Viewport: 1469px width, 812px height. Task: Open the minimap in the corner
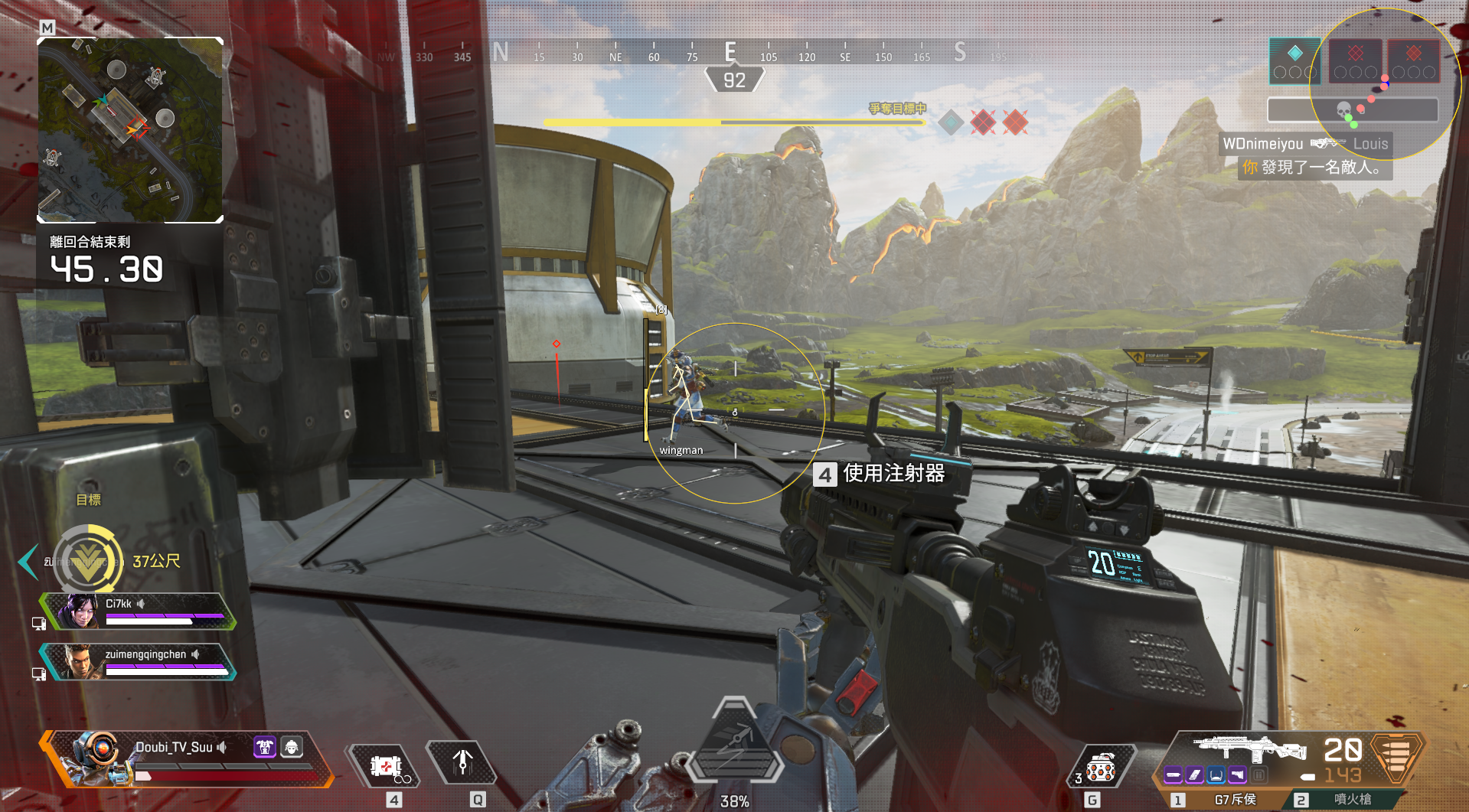coord(130,130)
